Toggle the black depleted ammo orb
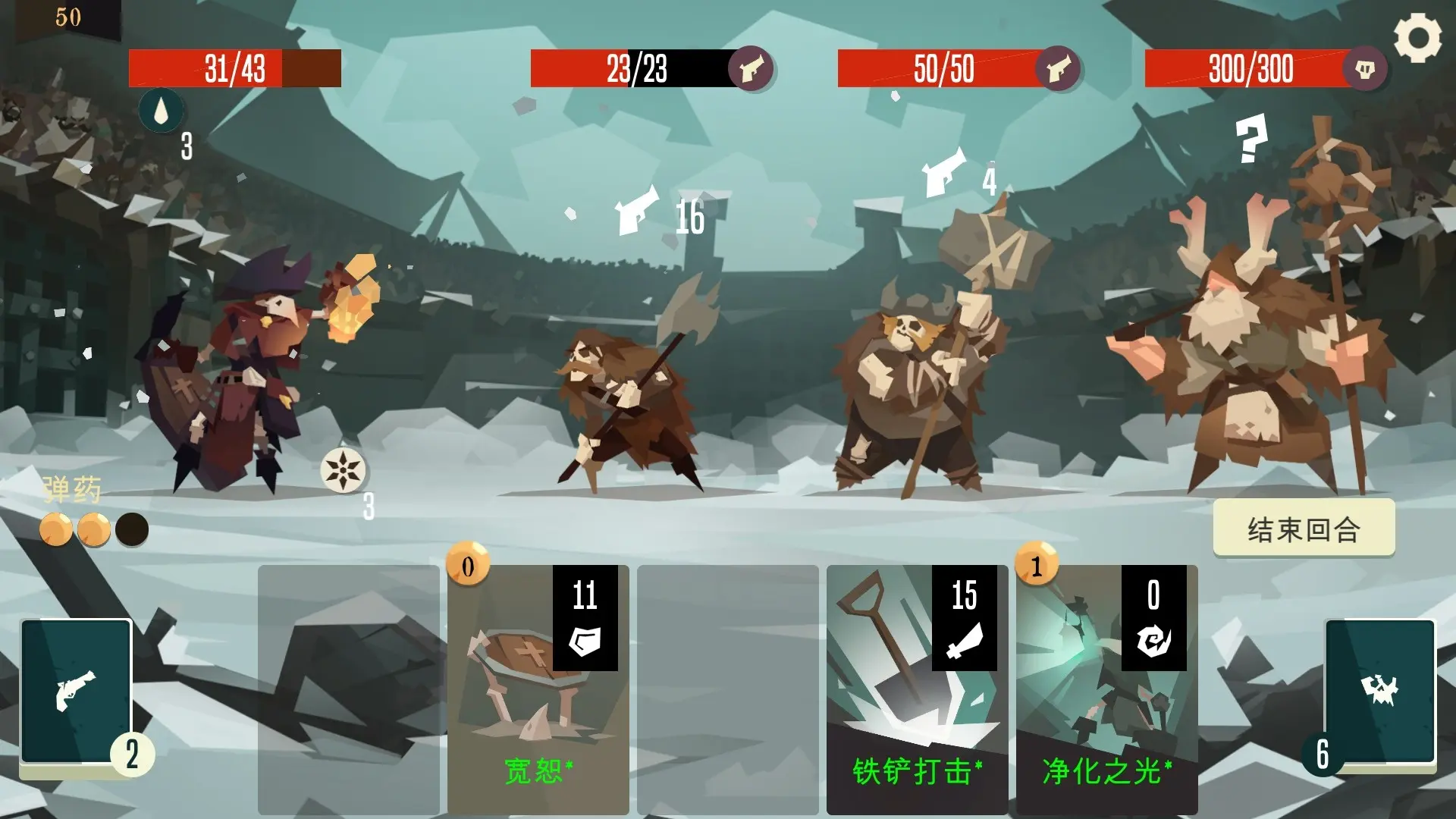This screenshot has width=1456, height=819. coord(133,529)
